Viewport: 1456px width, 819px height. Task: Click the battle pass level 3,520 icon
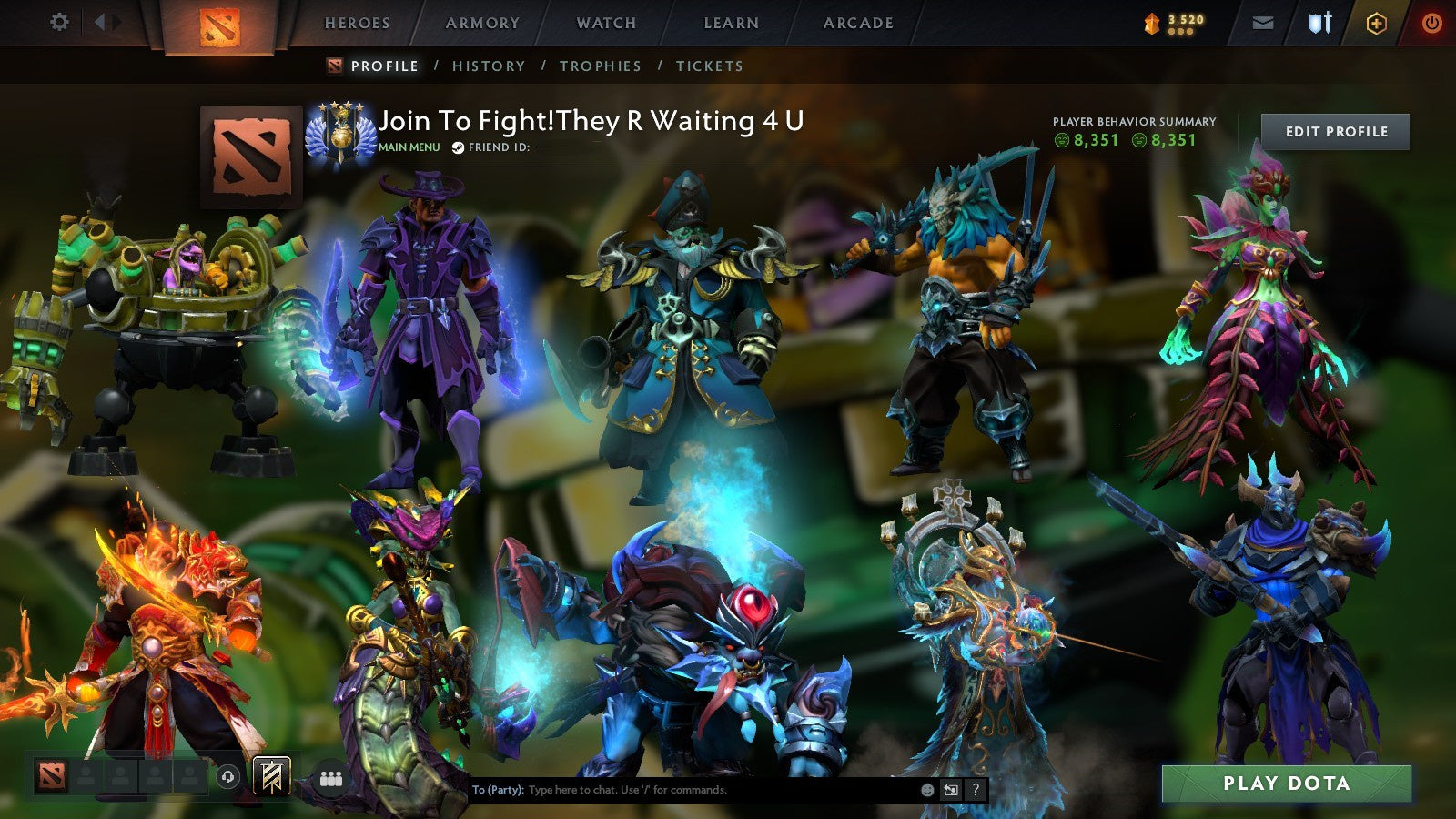1153,22
